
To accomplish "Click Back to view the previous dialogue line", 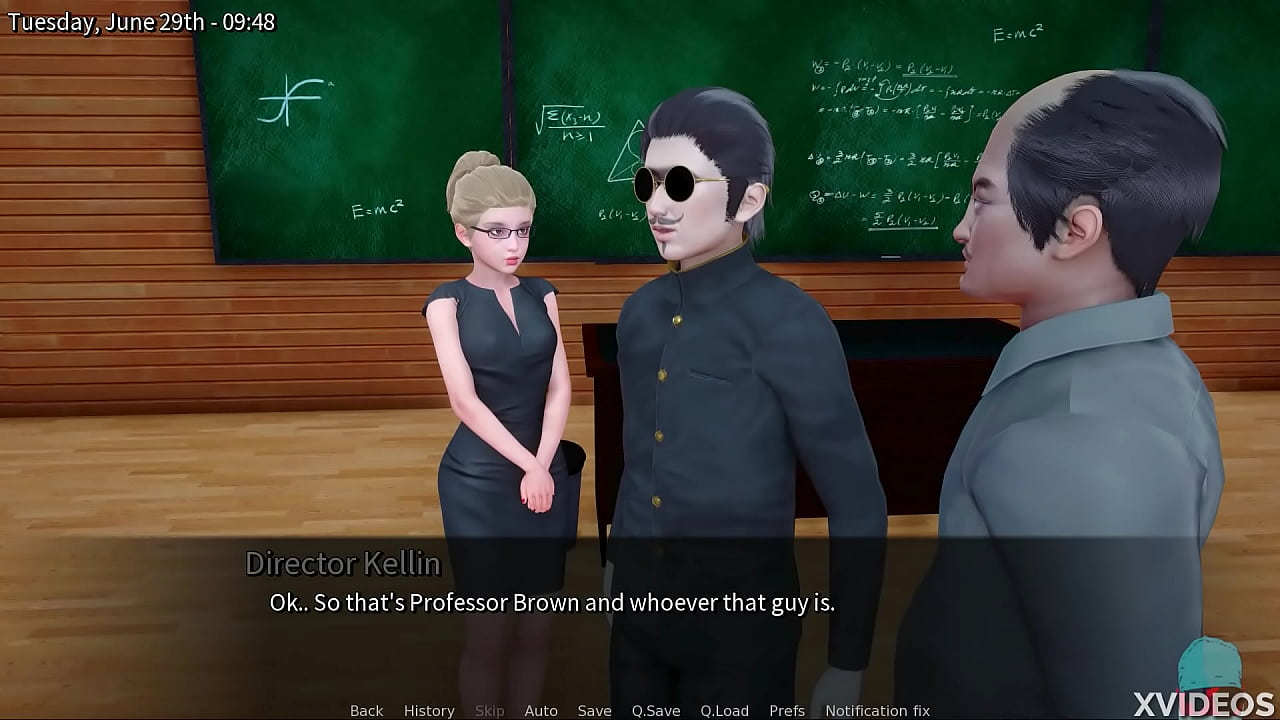I will coord(366,710).
